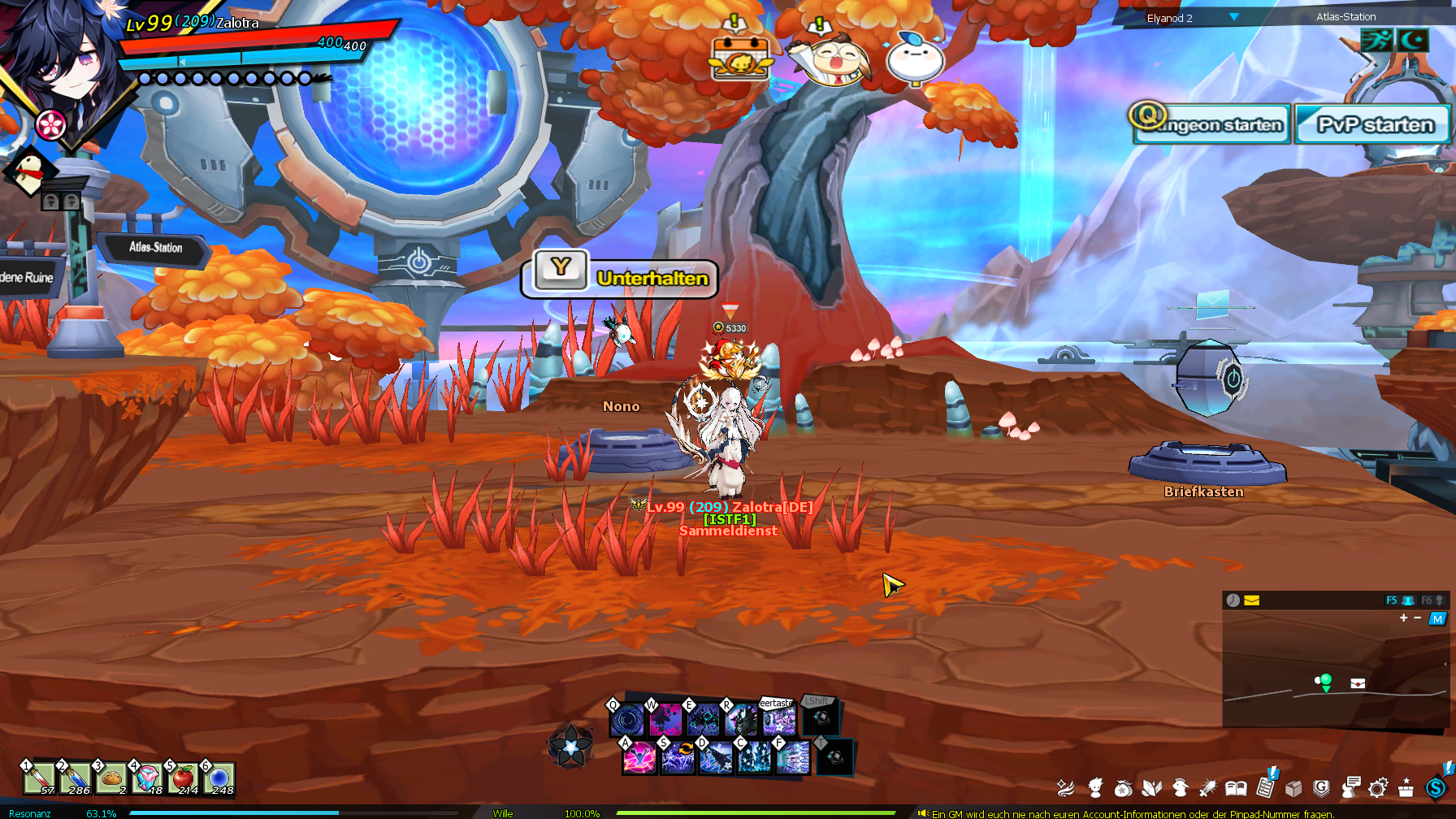Open the full map via the M button

tap(1437, 619)
